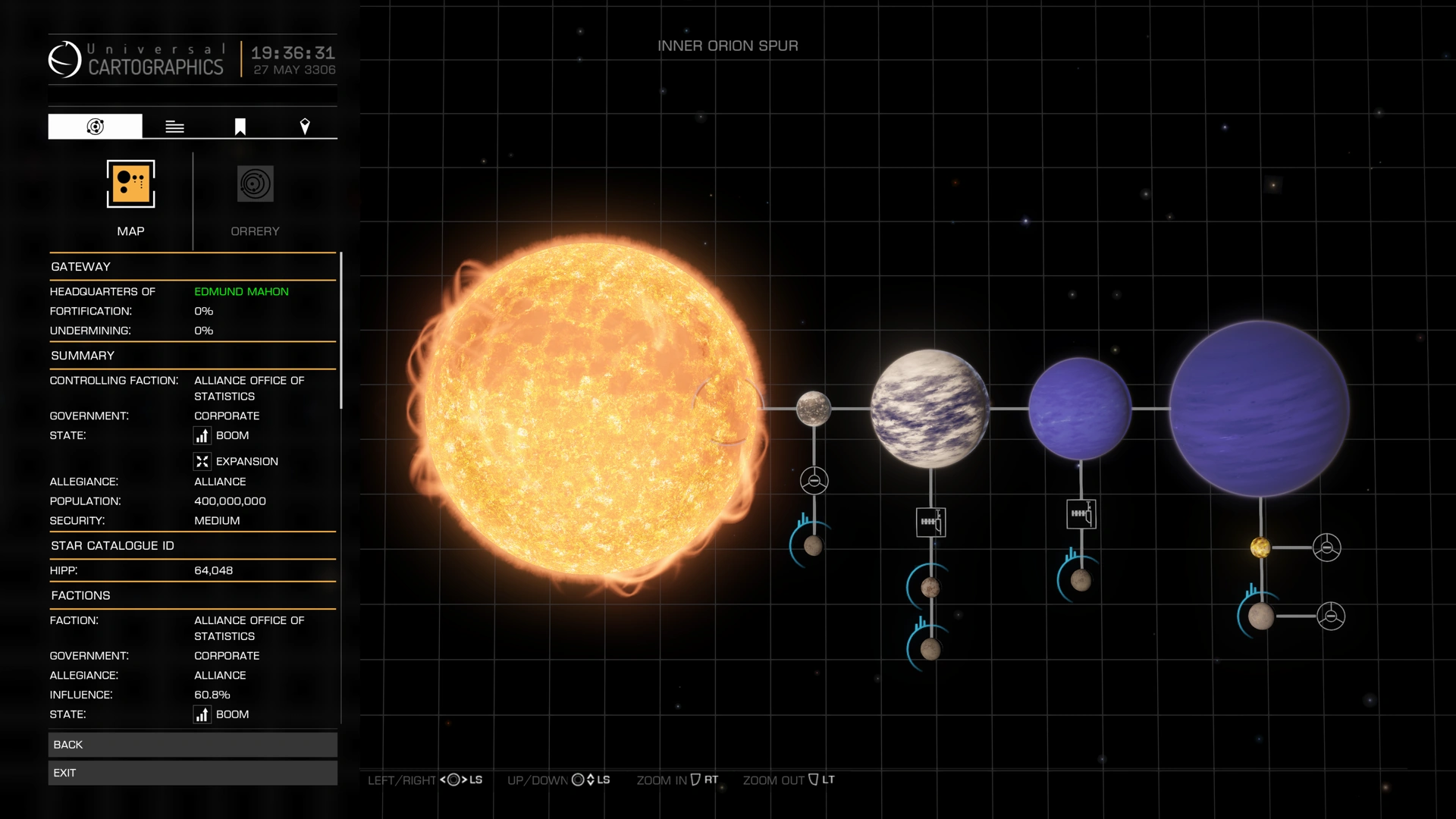The width and height of the screenshot is (1456, 819).
Task: Click the station icon right of the golden moon
Action: 1329,548
